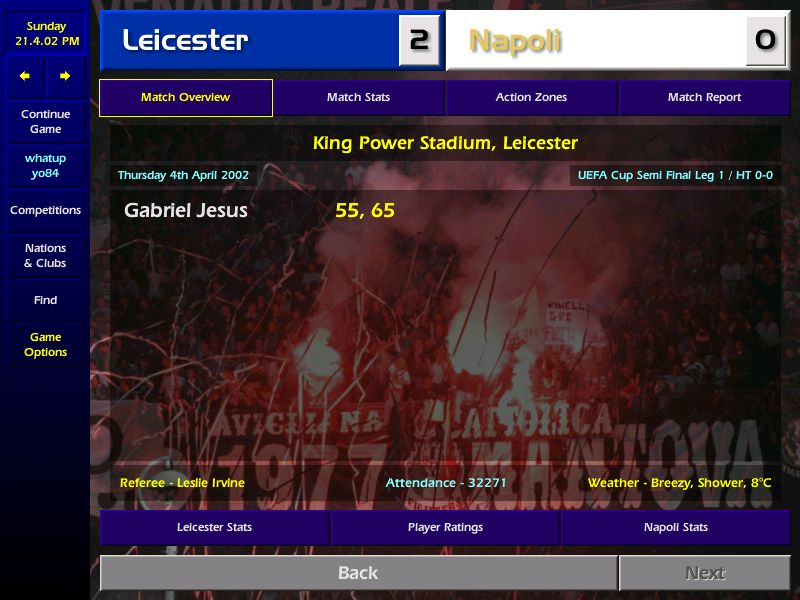Open the Find search option
Image resolution: width=800 pixels, height=600 pixels.
[45, 300]
